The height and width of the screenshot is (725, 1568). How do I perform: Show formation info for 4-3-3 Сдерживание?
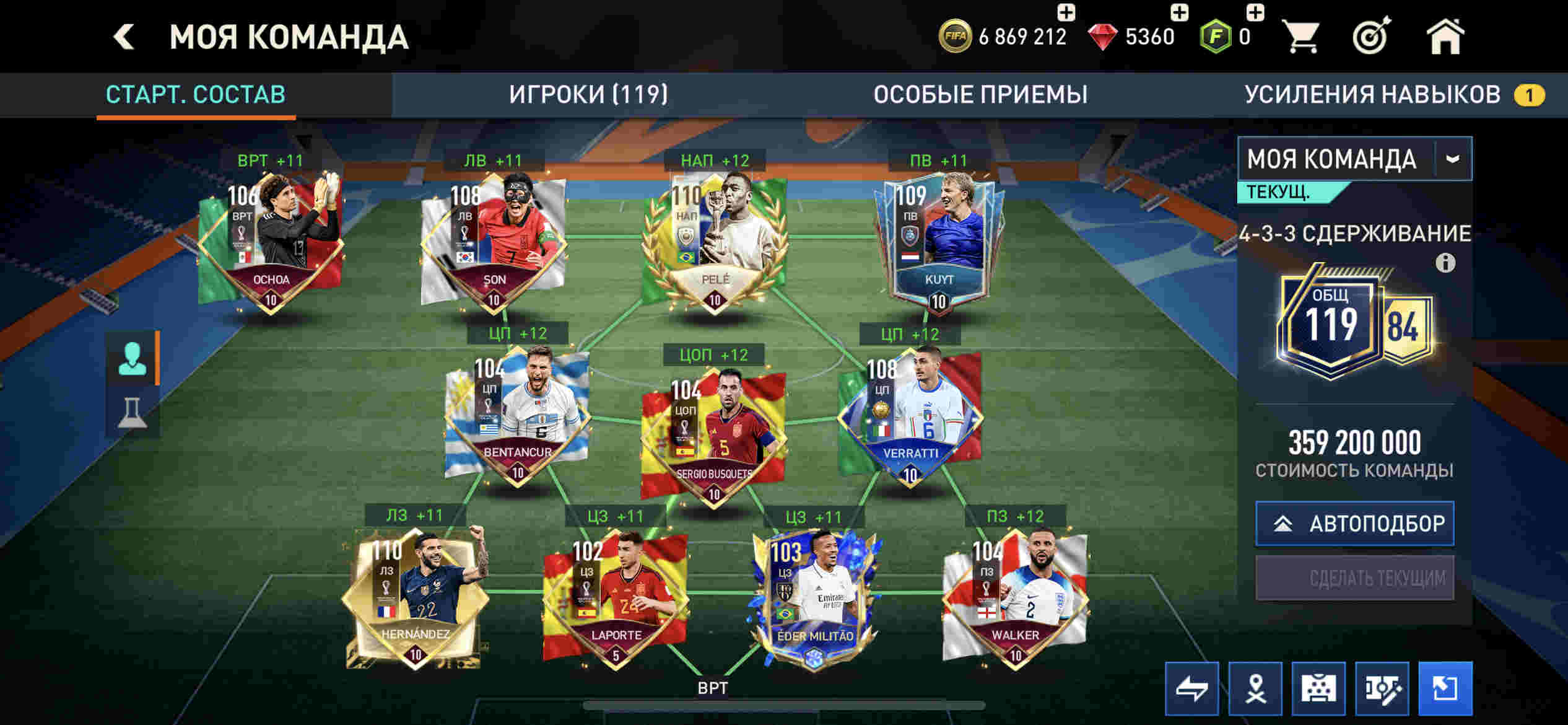[x=1445, y=263]
